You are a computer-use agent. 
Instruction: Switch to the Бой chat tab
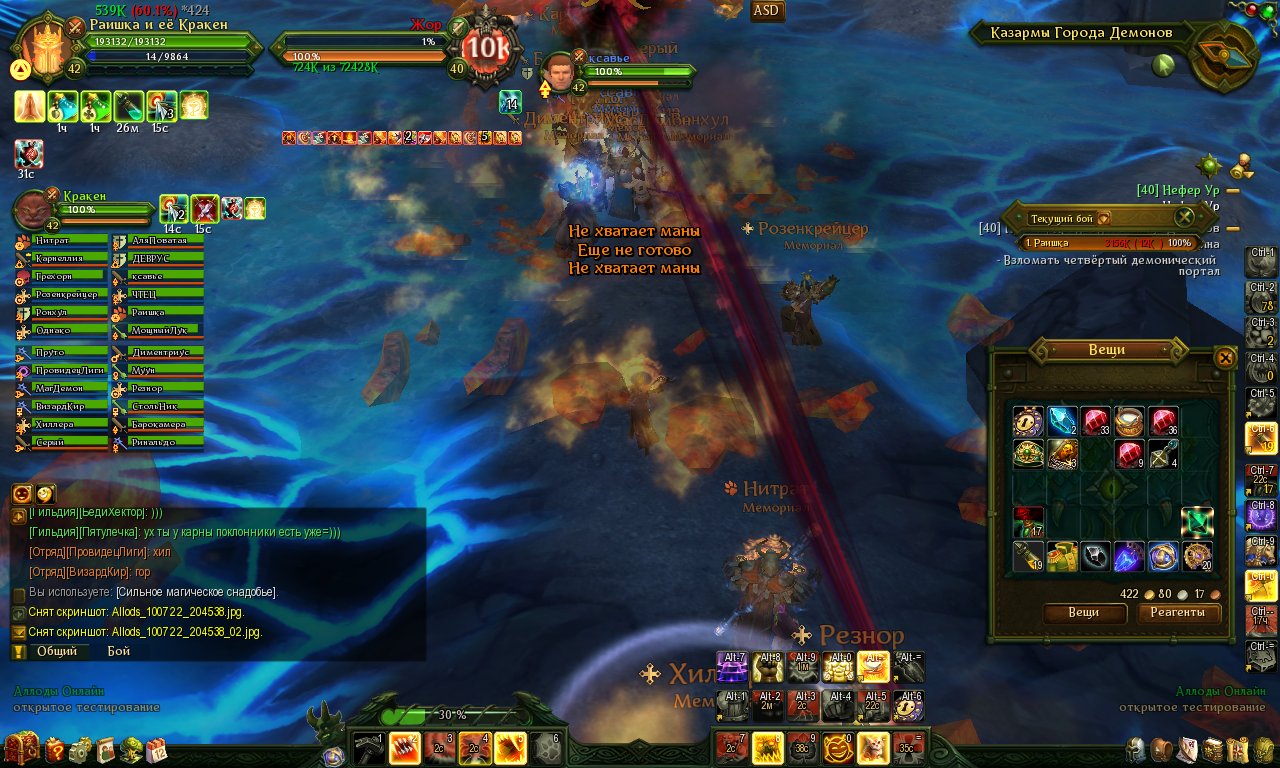(119, 651)
